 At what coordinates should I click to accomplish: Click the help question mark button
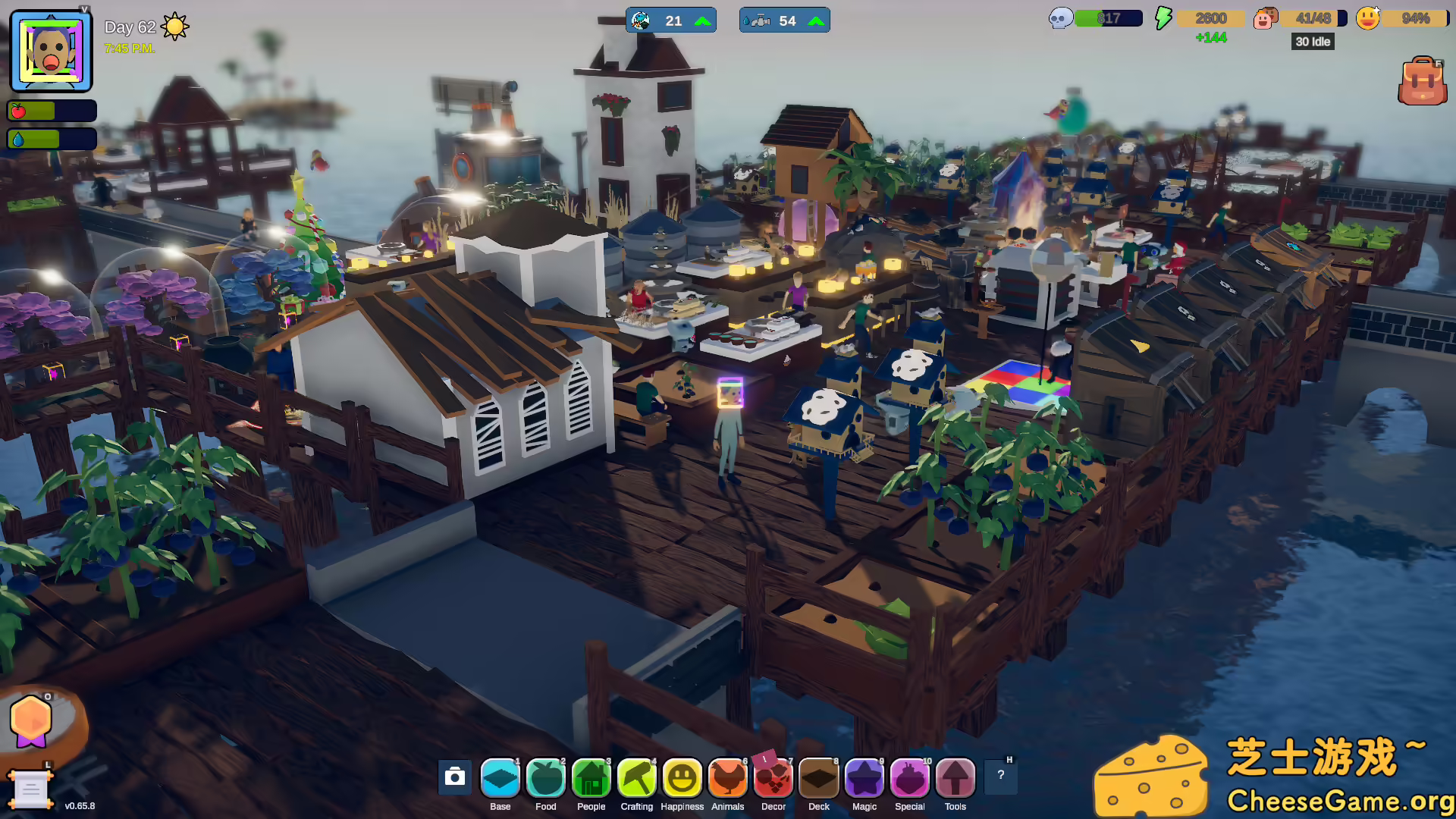[x=1000, y=775]
